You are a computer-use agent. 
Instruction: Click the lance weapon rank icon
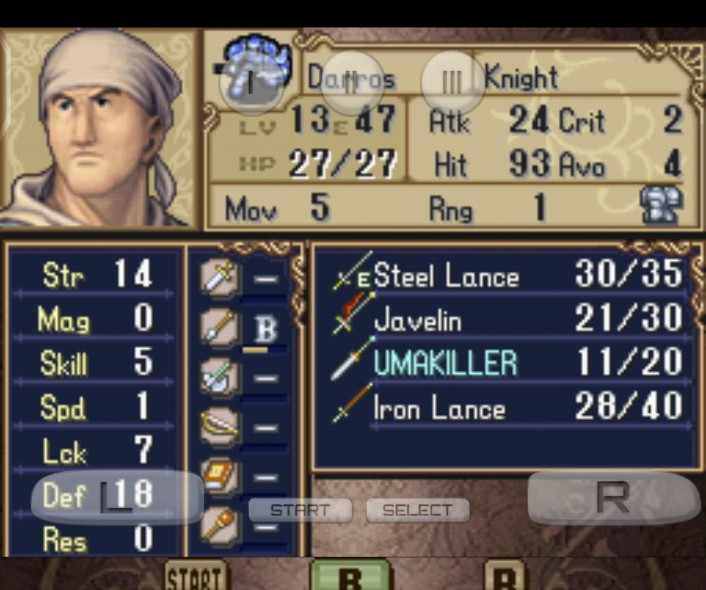219,325
